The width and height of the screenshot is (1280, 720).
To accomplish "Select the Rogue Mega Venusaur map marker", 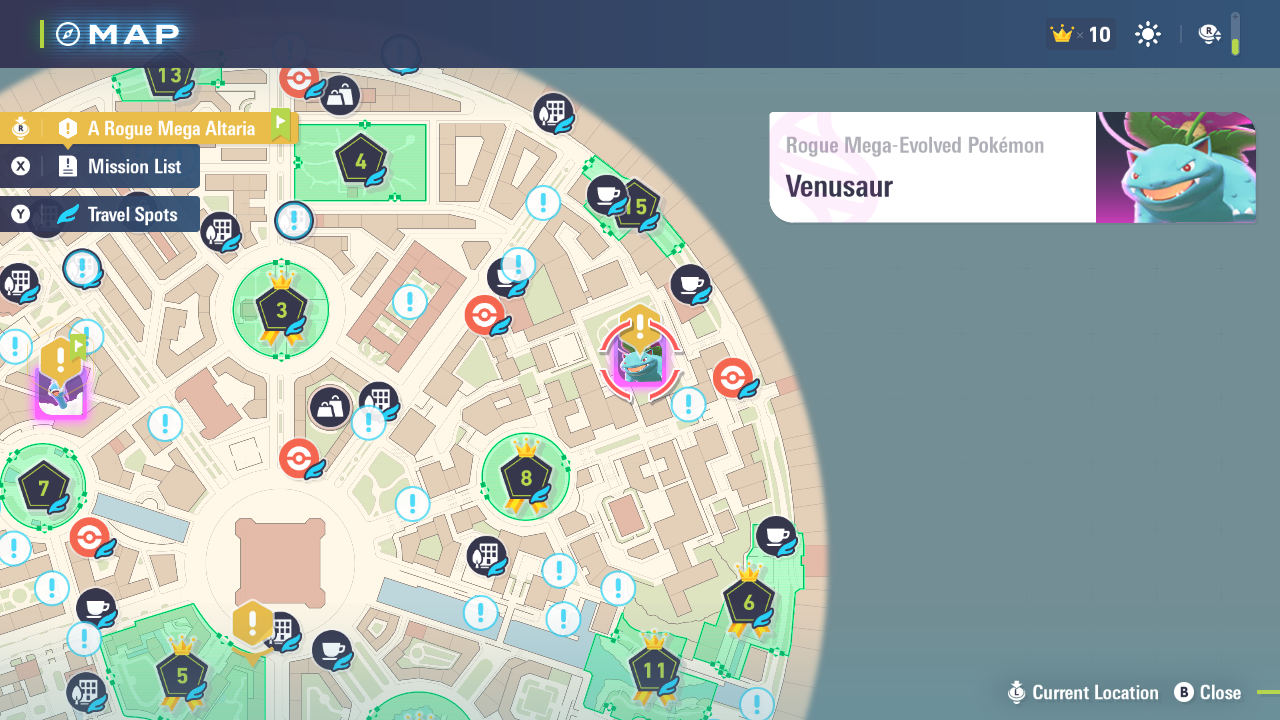I will pyautogui.click(x=640, y=361).
